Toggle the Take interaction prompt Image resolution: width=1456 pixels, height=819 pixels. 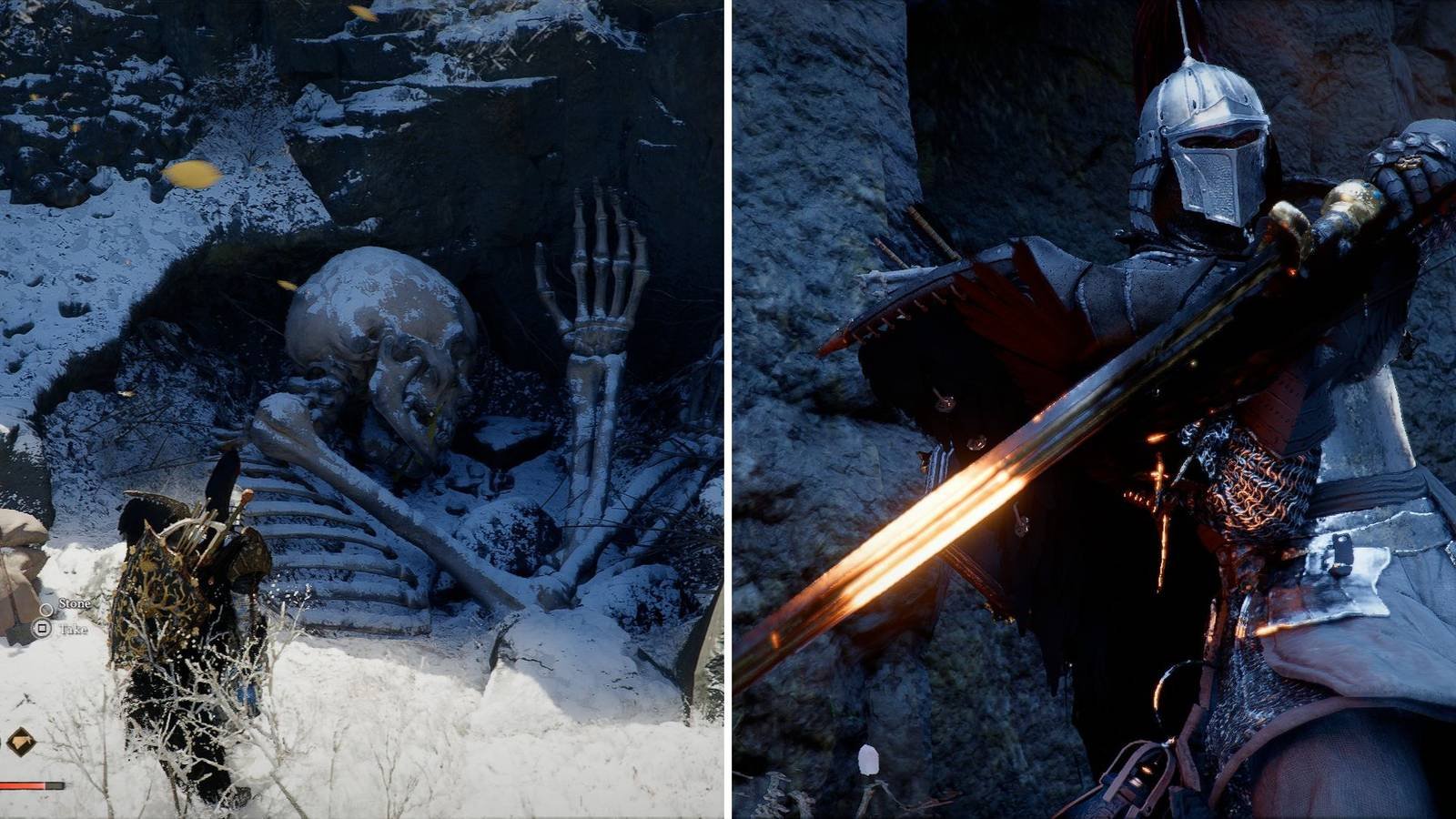[x=76, y=630]
